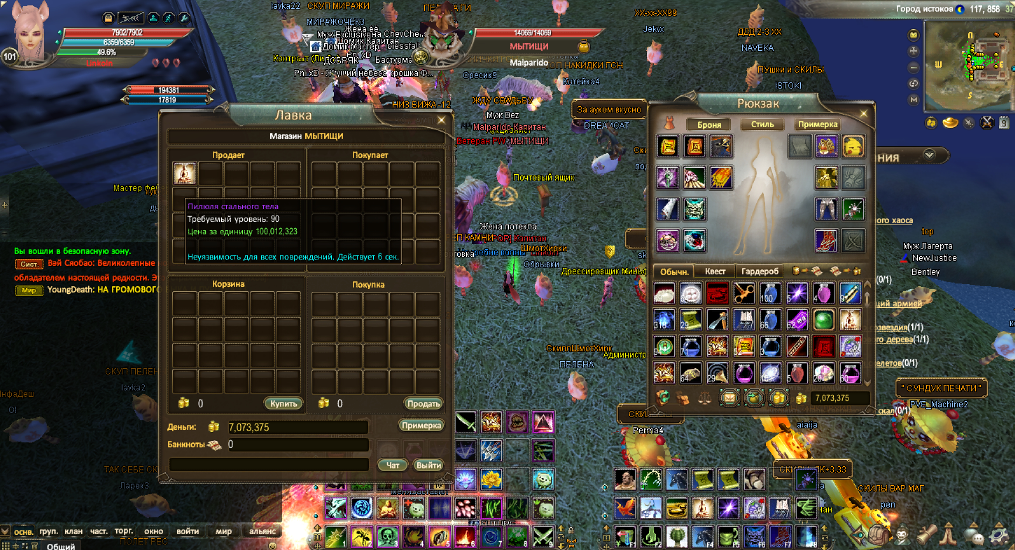
Task: Switch to the Броня tab in the backpack
Action: coord(708,125)
